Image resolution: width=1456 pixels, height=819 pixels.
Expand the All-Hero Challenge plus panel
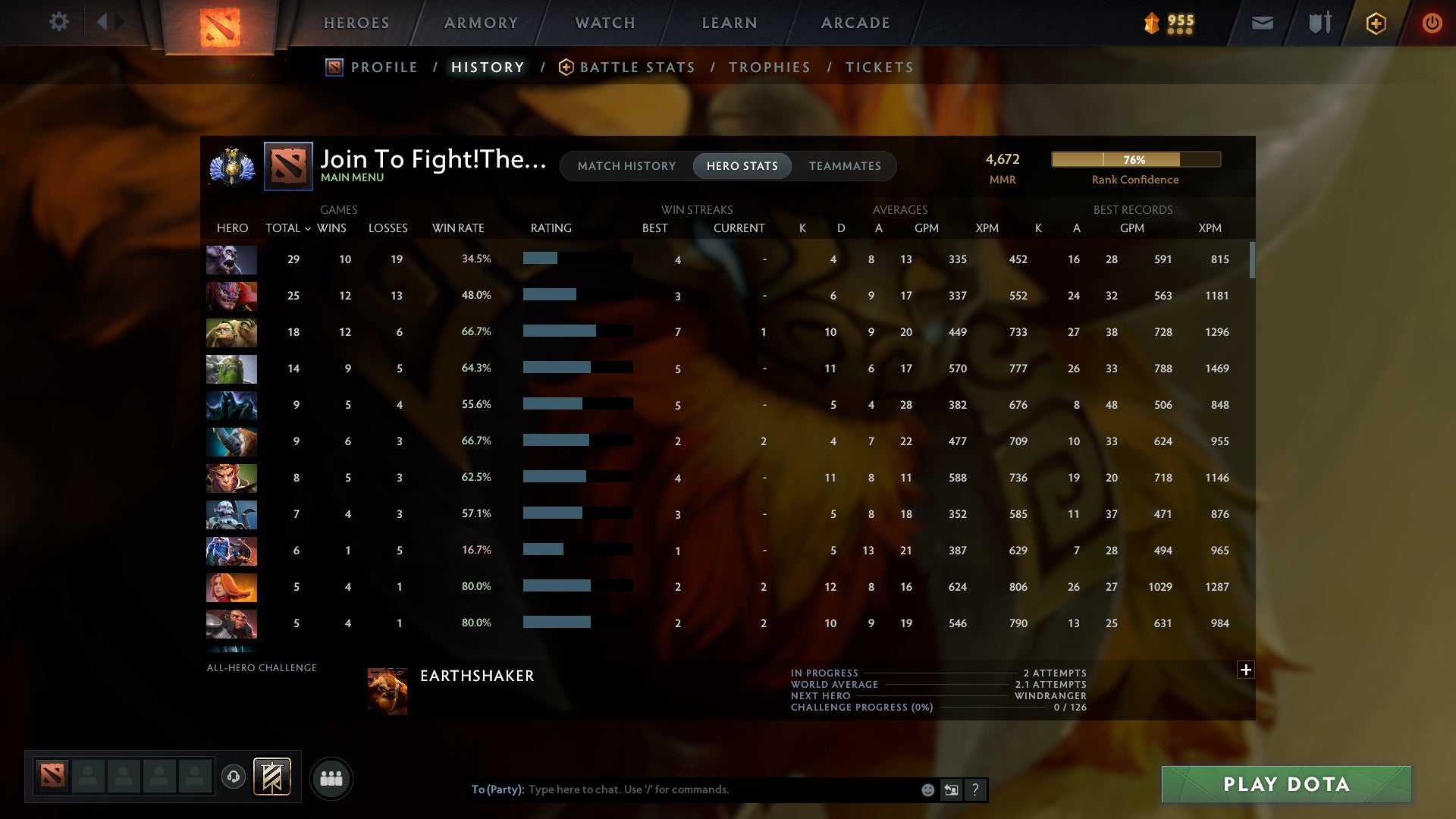1246,670
